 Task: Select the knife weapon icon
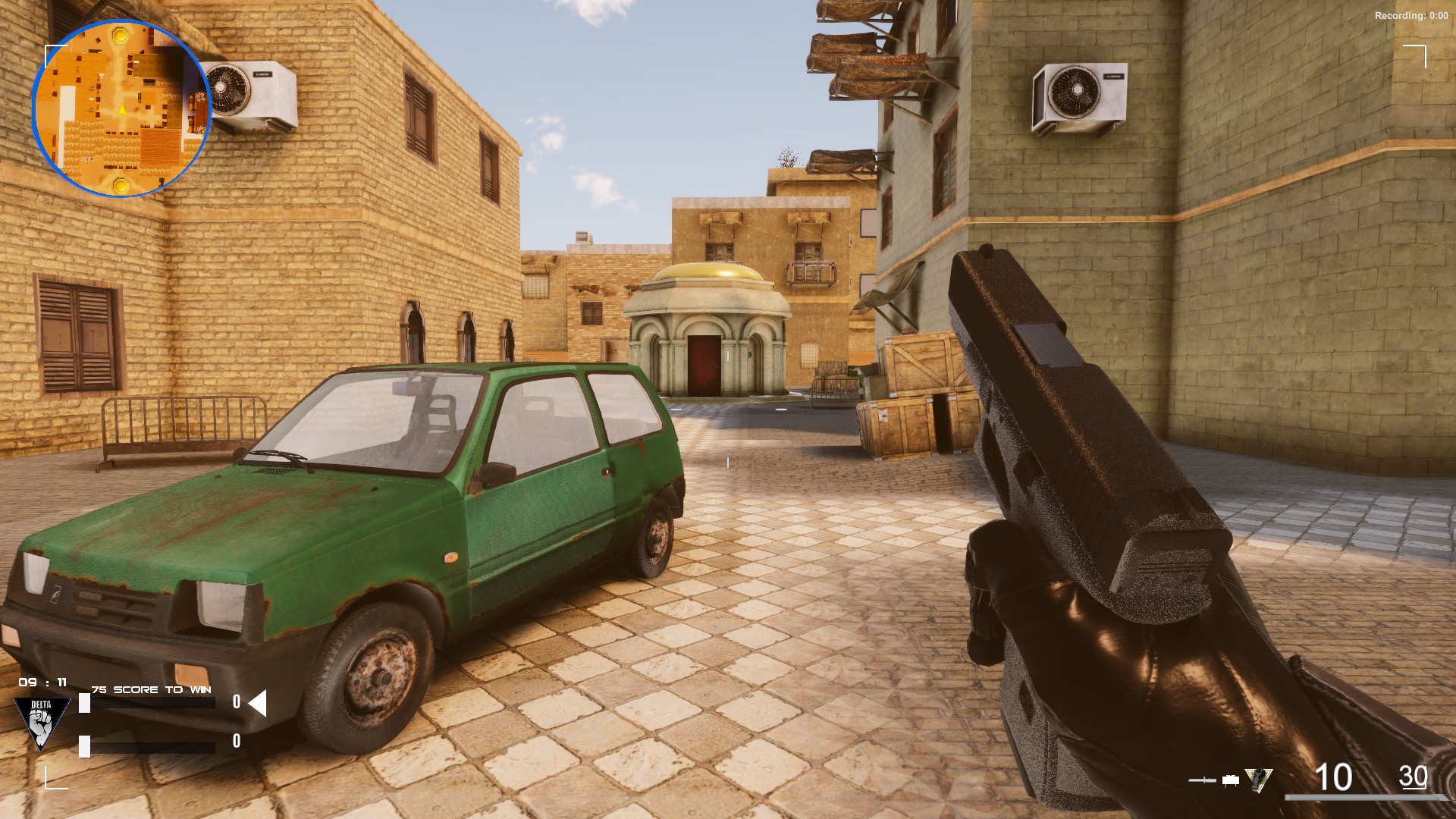click(1202, 780)
